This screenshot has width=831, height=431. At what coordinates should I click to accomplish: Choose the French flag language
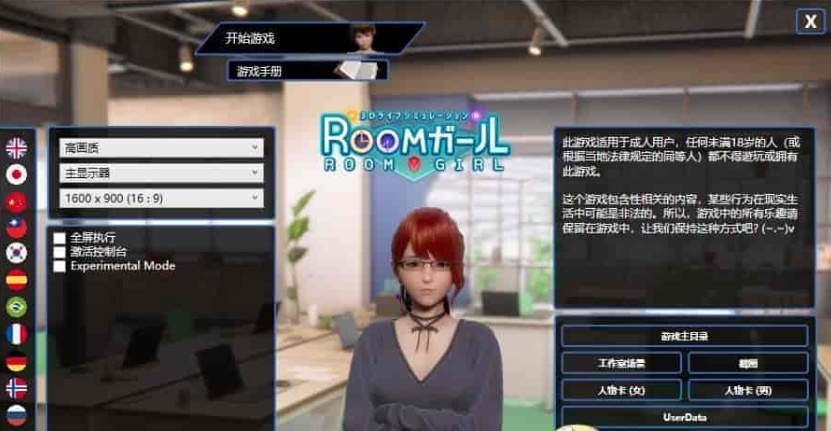click(x=16, y=334)
